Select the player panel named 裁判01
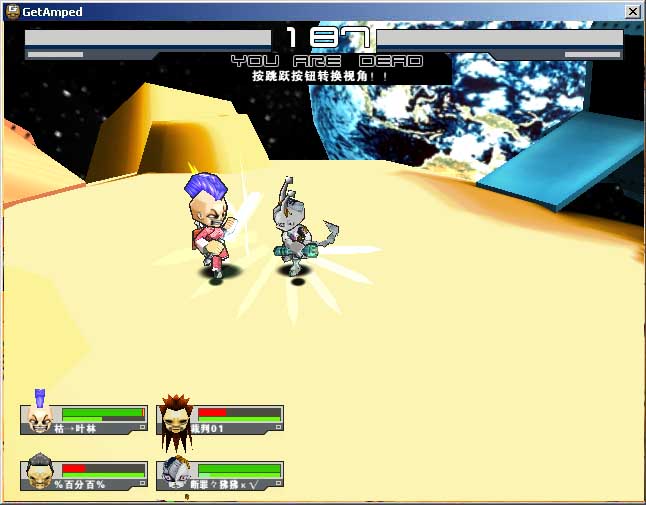The width and height of the screenshot is (646, 505). (x=222, y=419)
